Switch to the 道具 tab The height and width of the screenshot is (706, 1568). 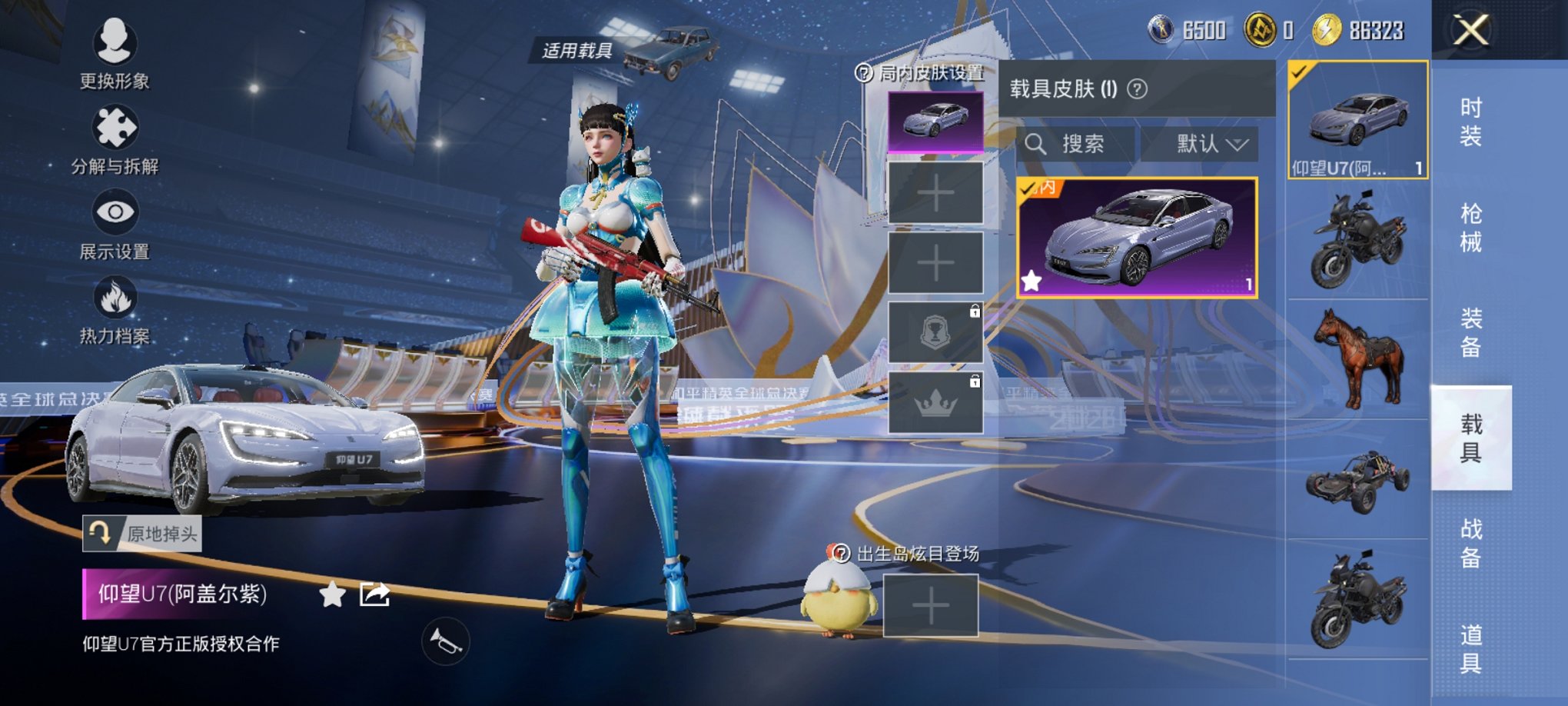click(1470, 648)
